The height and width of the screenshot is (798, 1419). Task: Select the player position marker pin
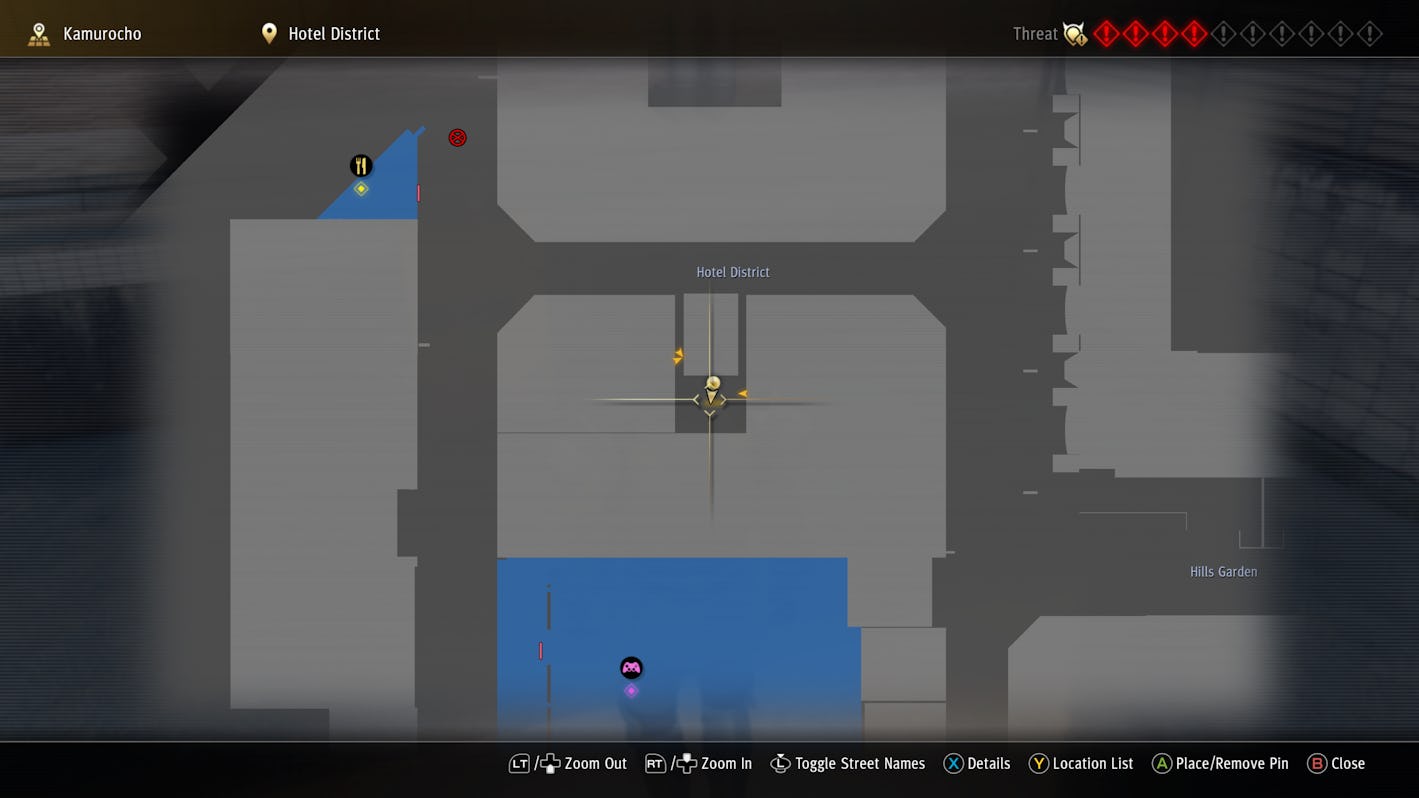pos(711,390)
